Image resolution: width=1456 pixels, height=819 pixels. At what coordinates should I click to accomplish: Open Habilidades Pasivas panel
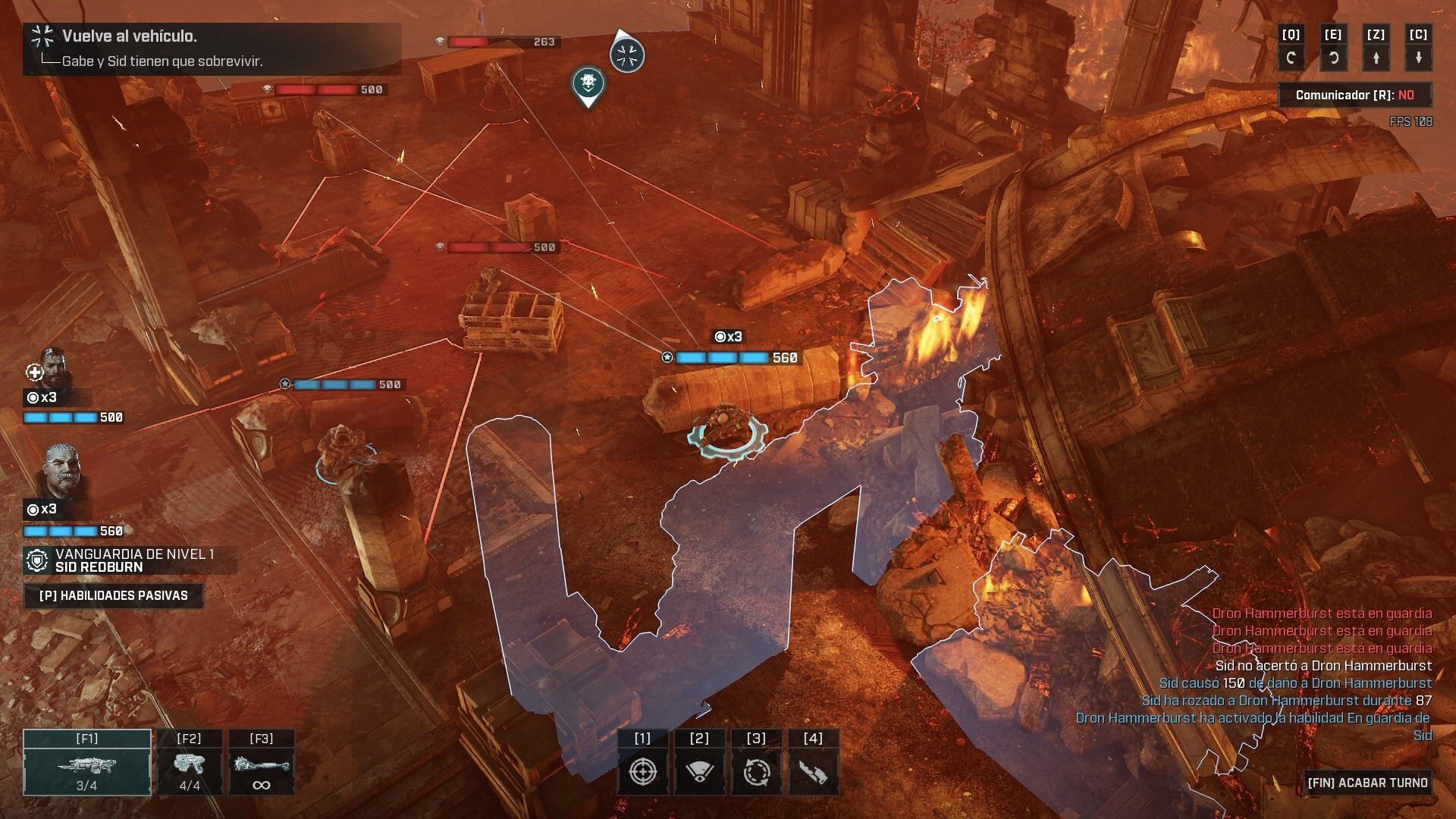coord(114,595)
